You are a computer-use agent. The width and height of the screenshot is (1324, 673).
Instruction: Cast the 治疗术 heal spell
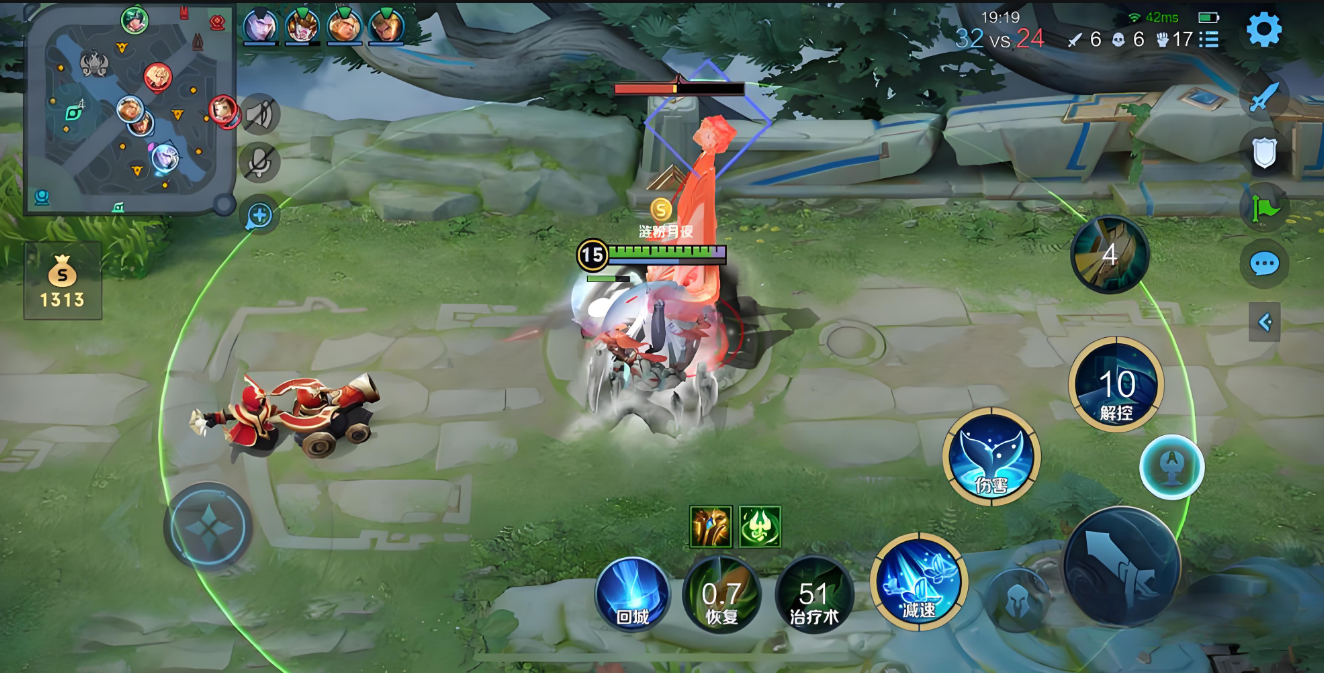(814, 594)
